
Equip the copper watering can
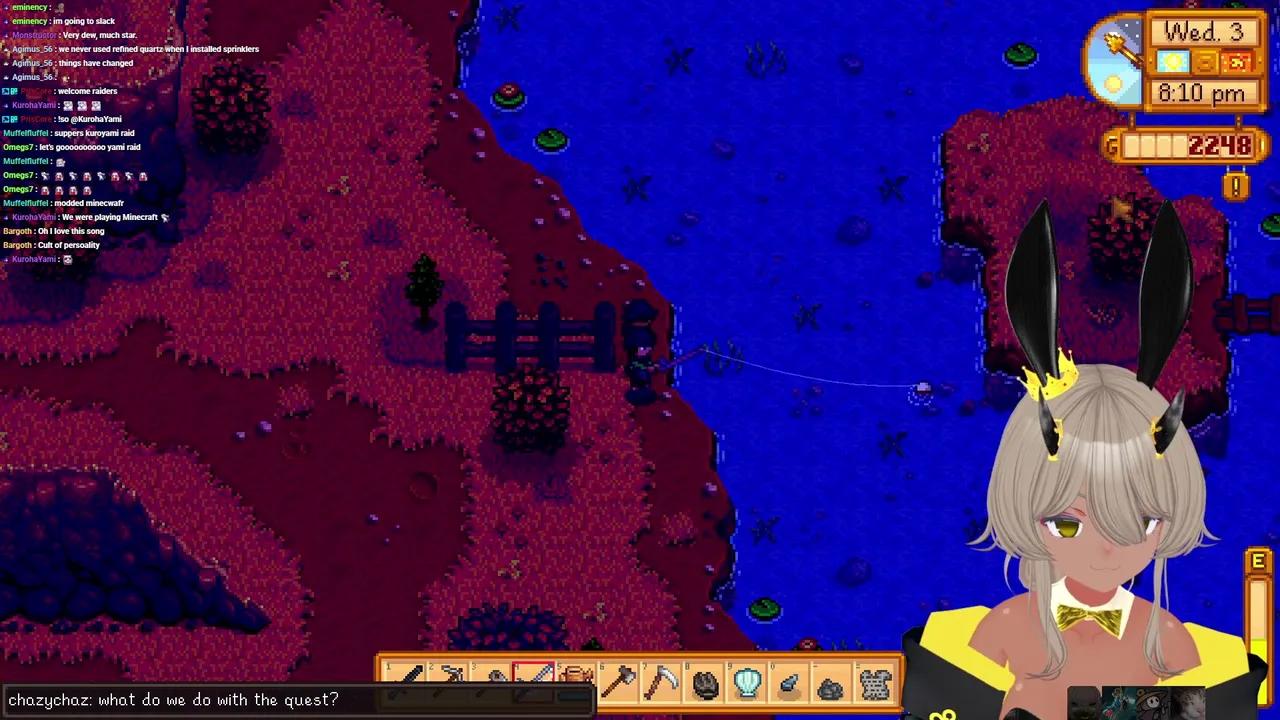[576, 681]
